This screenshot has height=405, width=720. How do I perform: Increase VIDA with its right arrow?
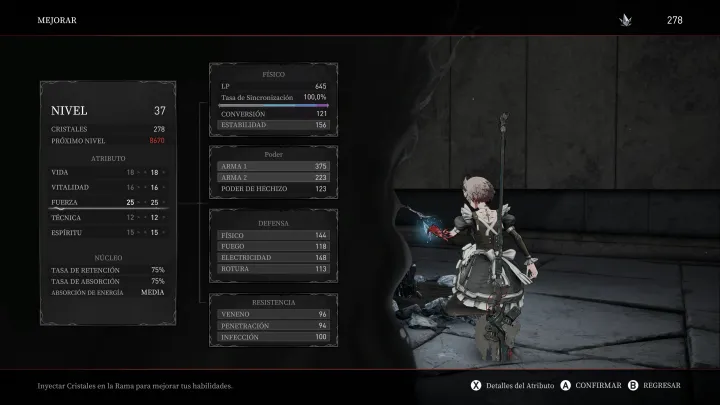[165, 173]
